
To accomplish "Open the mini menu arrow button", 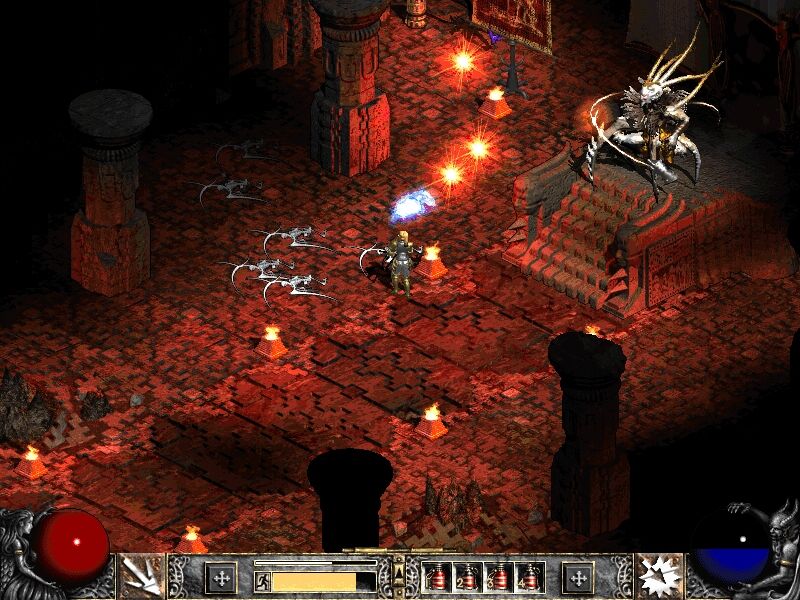I will (x=400, y=573).
